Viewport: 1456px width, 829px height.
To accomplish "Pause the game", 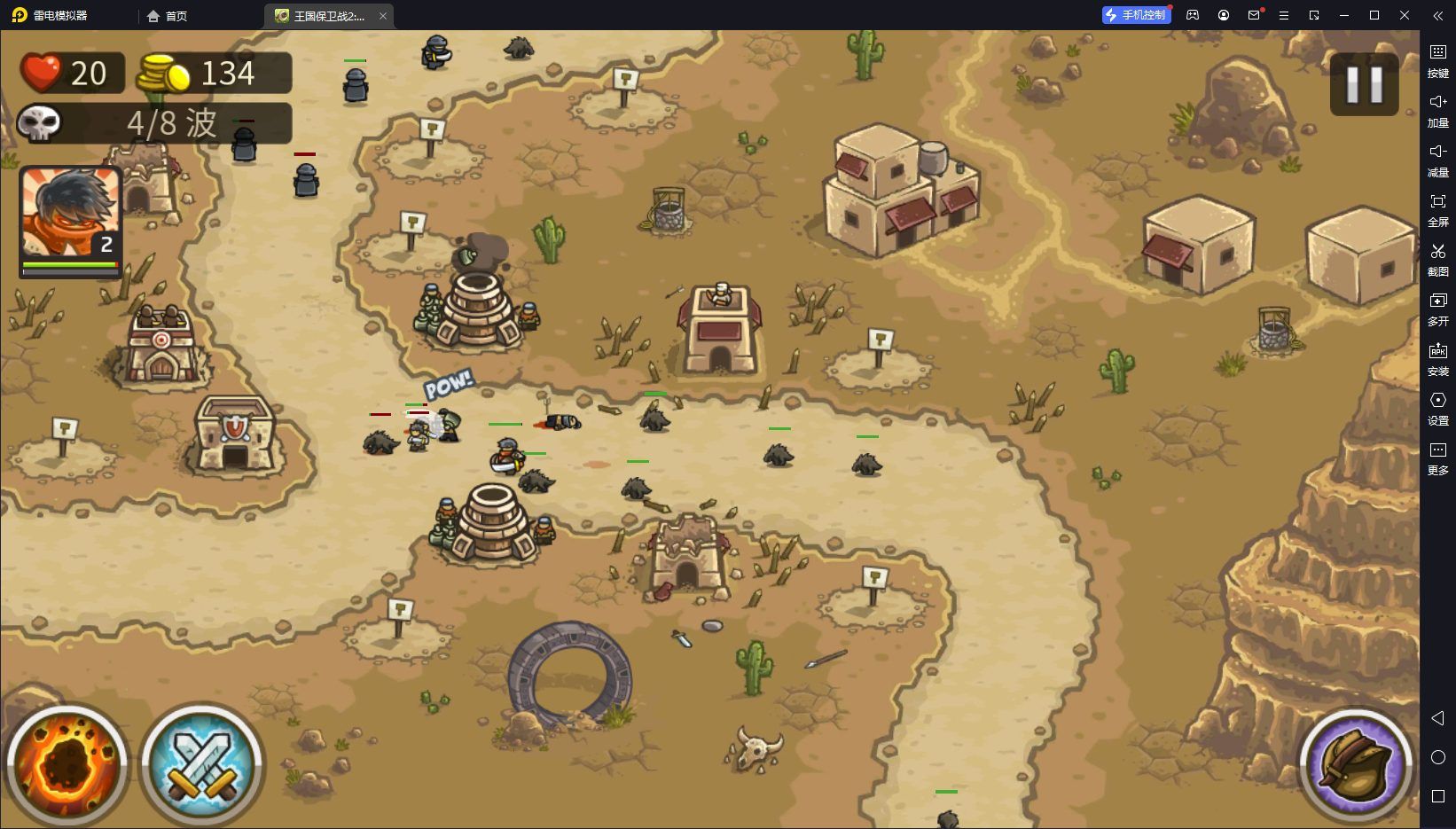I will pos(1364,84).
